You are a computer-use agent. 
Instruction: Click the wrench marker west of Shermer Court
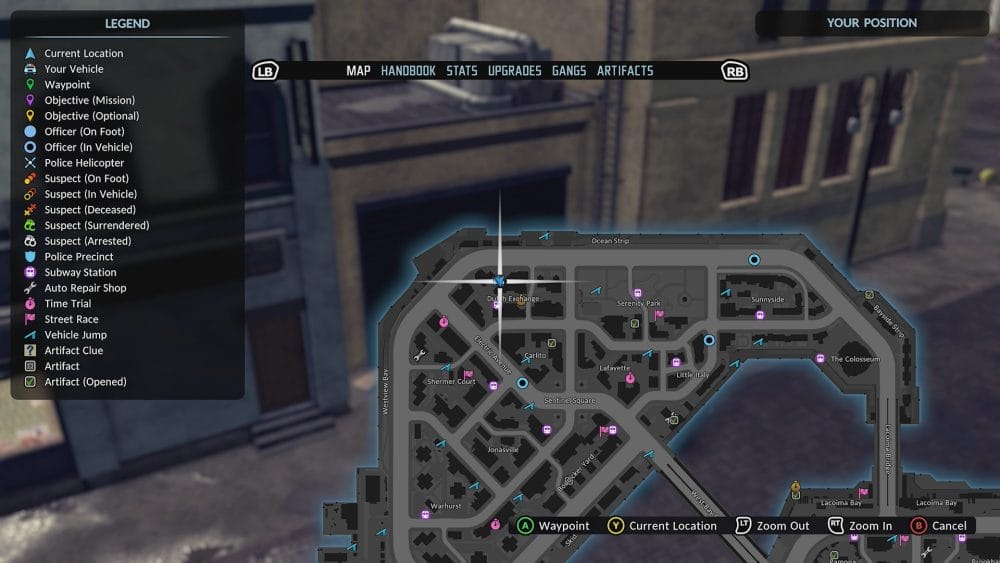[x=419, y=356]
